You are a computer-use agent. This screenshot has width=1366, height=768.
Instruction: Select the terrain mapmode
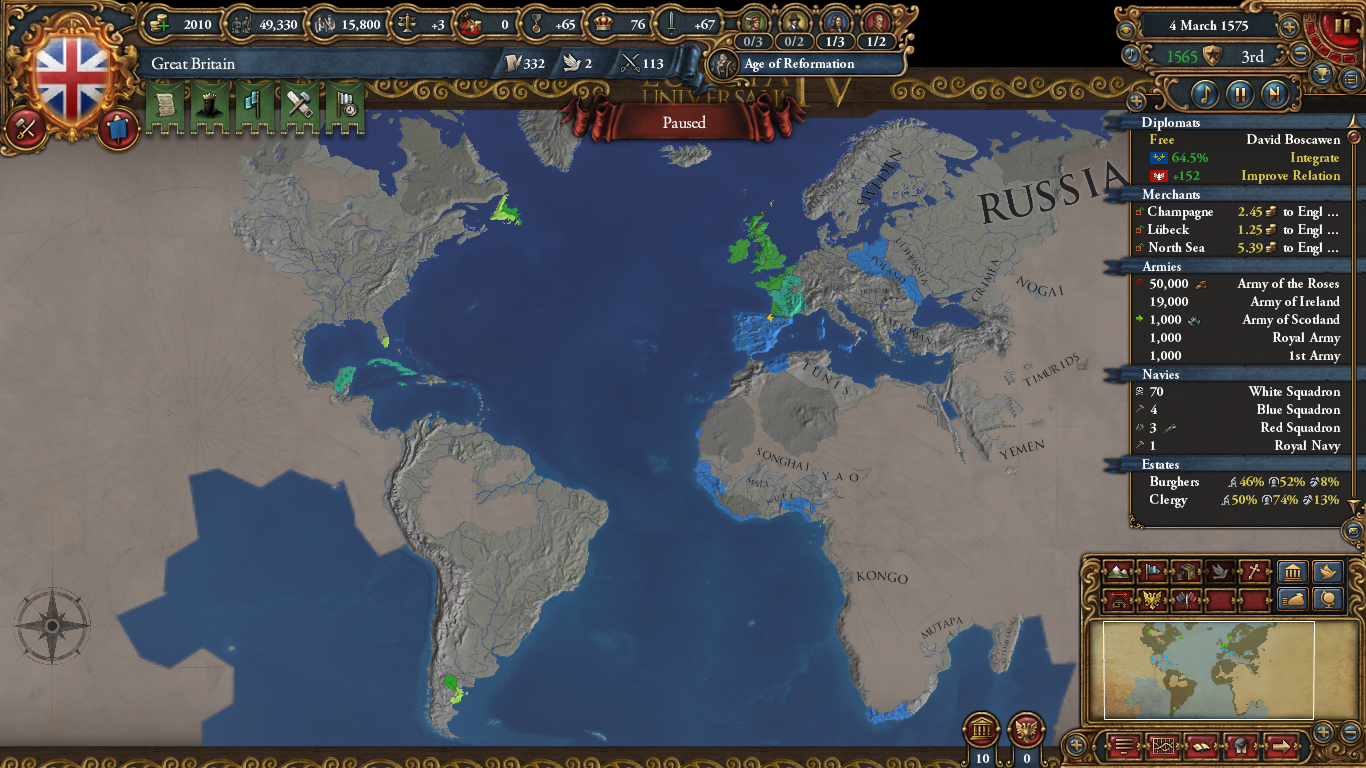pos(1118,572)
